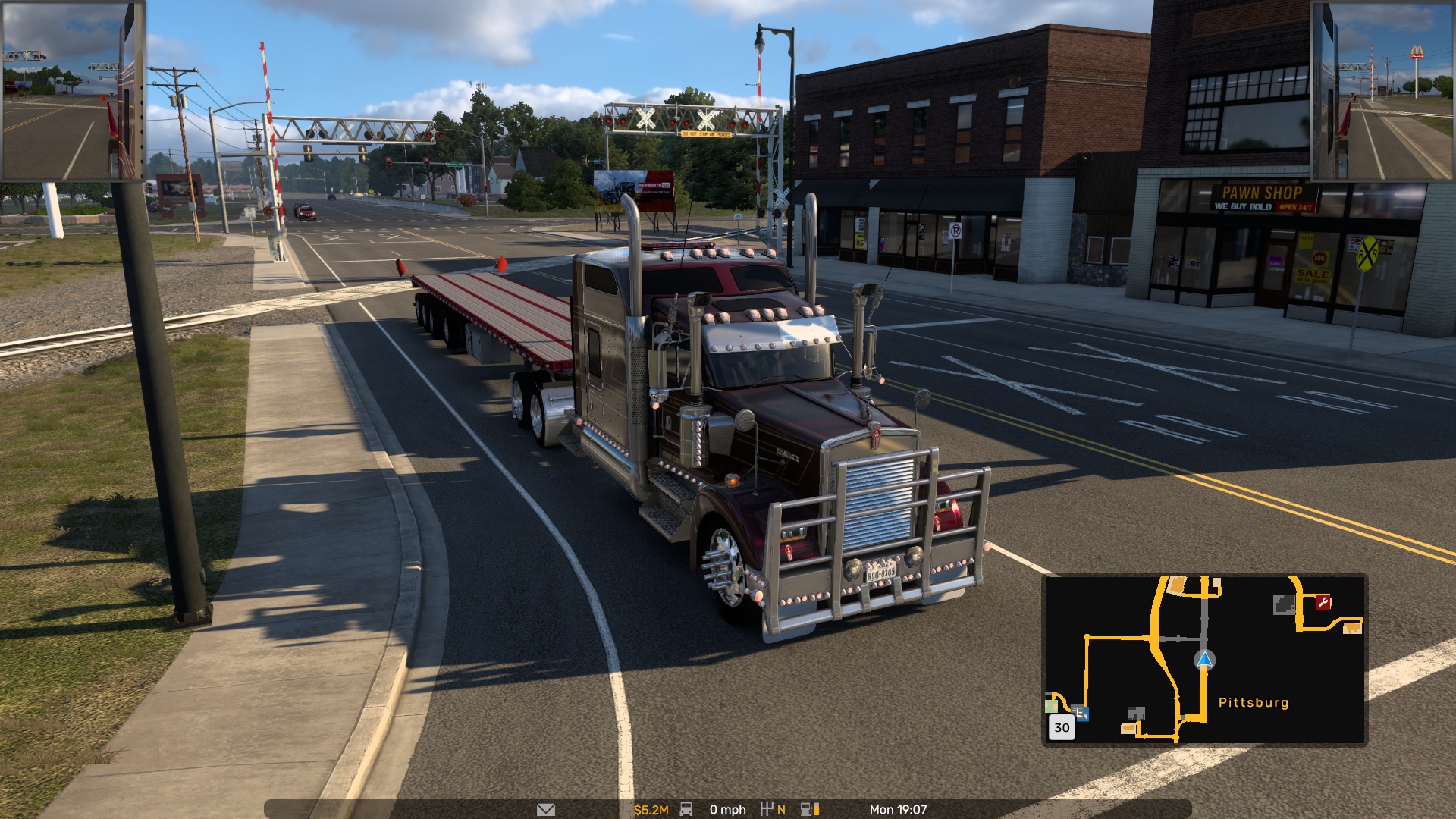Click the right side mirror view
The height and width of the screenshot is (819, 1456).
(1382, 91)
